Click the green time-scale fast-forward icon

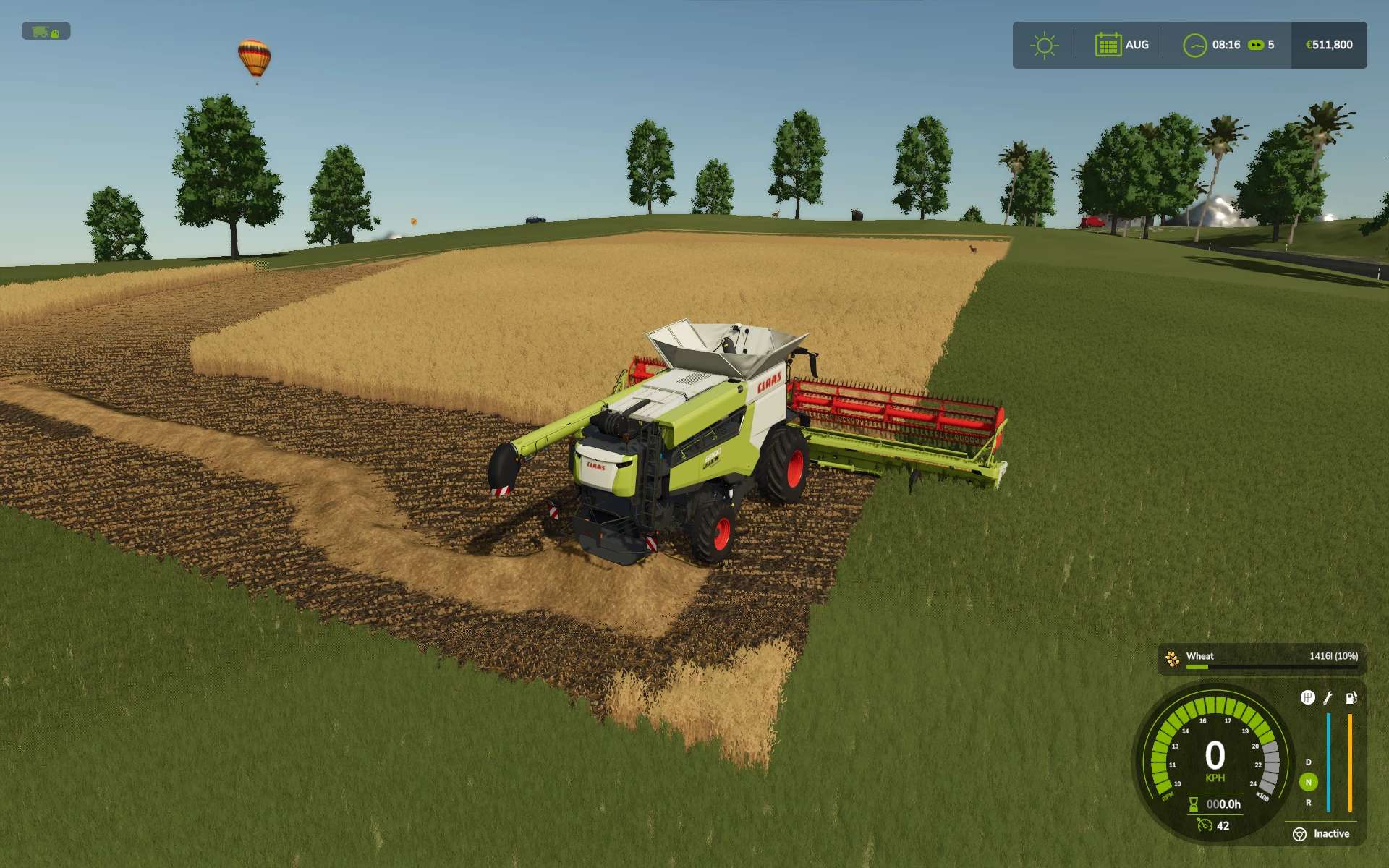[1256, 45]
